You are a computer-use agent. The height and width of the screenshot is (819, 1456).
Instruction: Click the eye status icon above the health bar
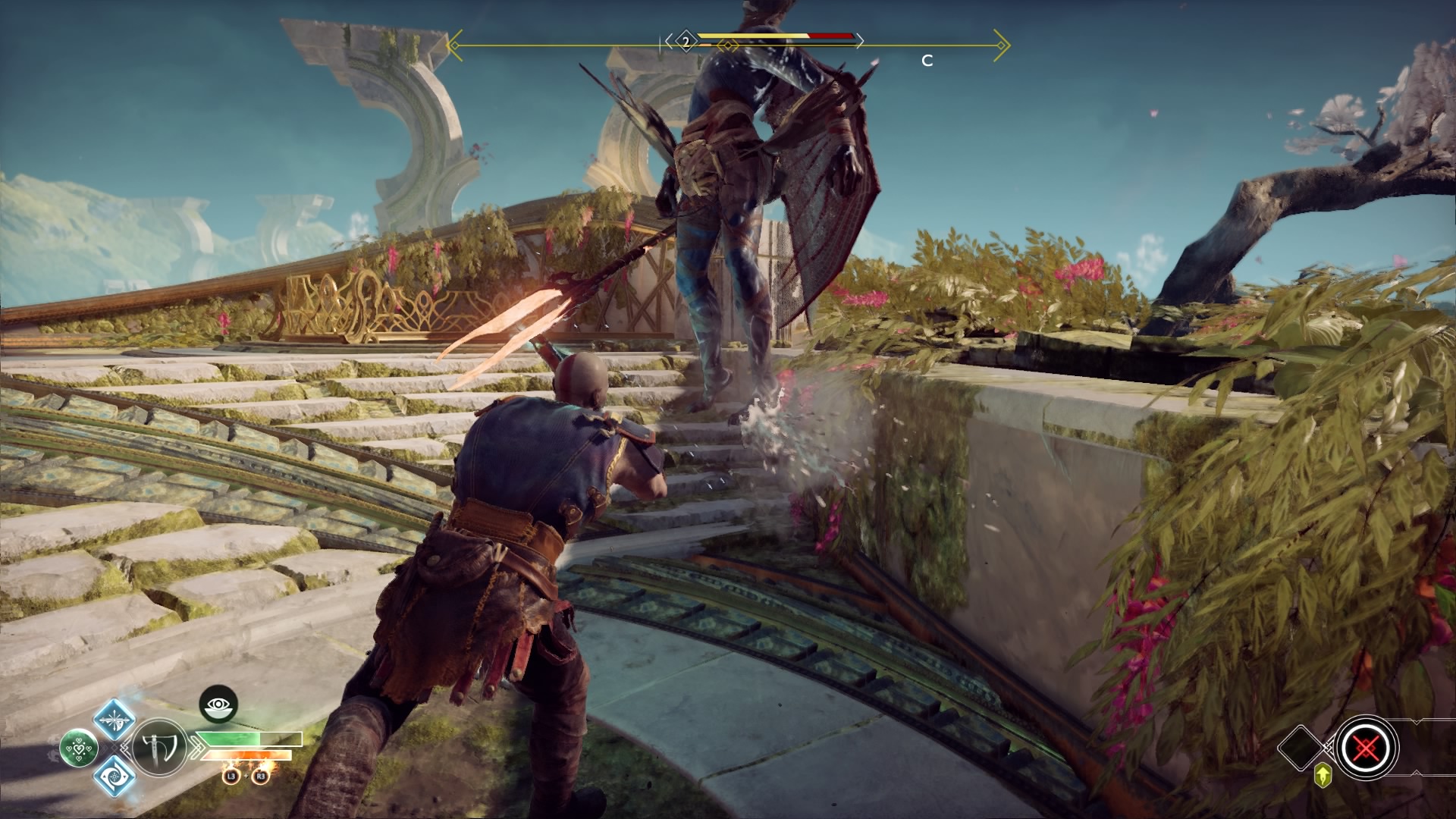pos(218,704)
